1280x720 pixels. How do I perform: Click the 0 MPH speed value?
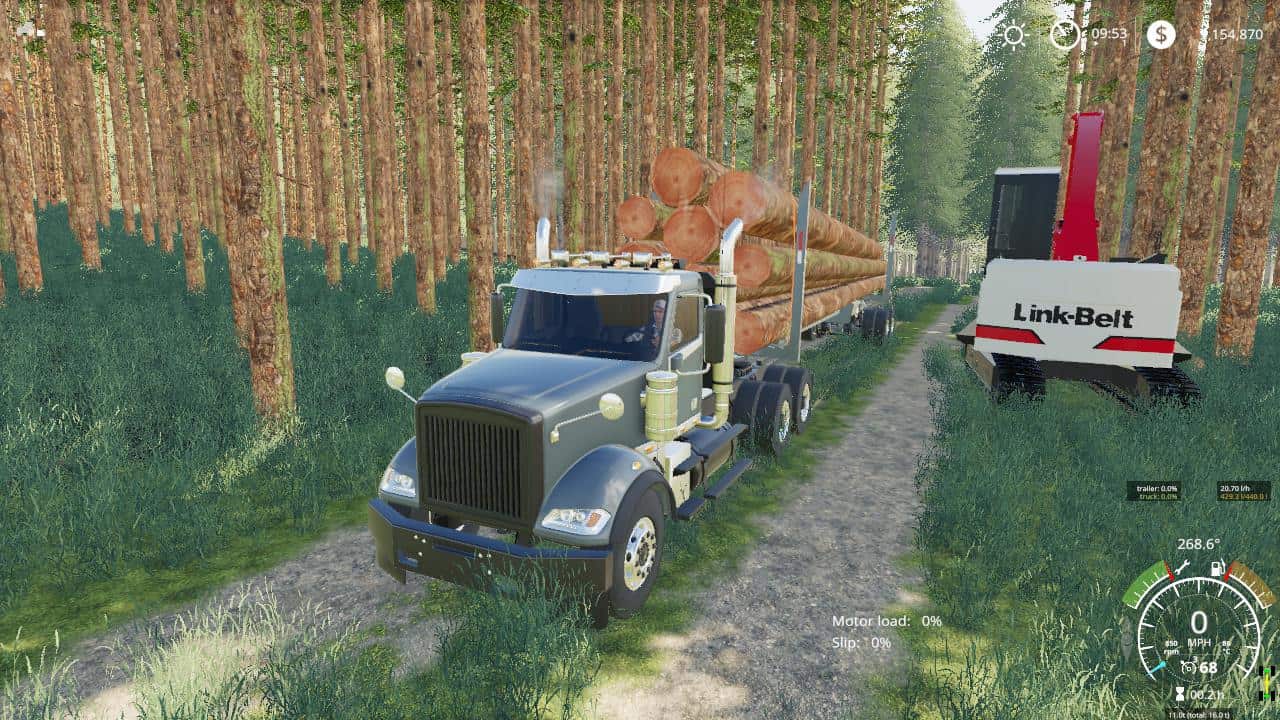coord(1199,620)
